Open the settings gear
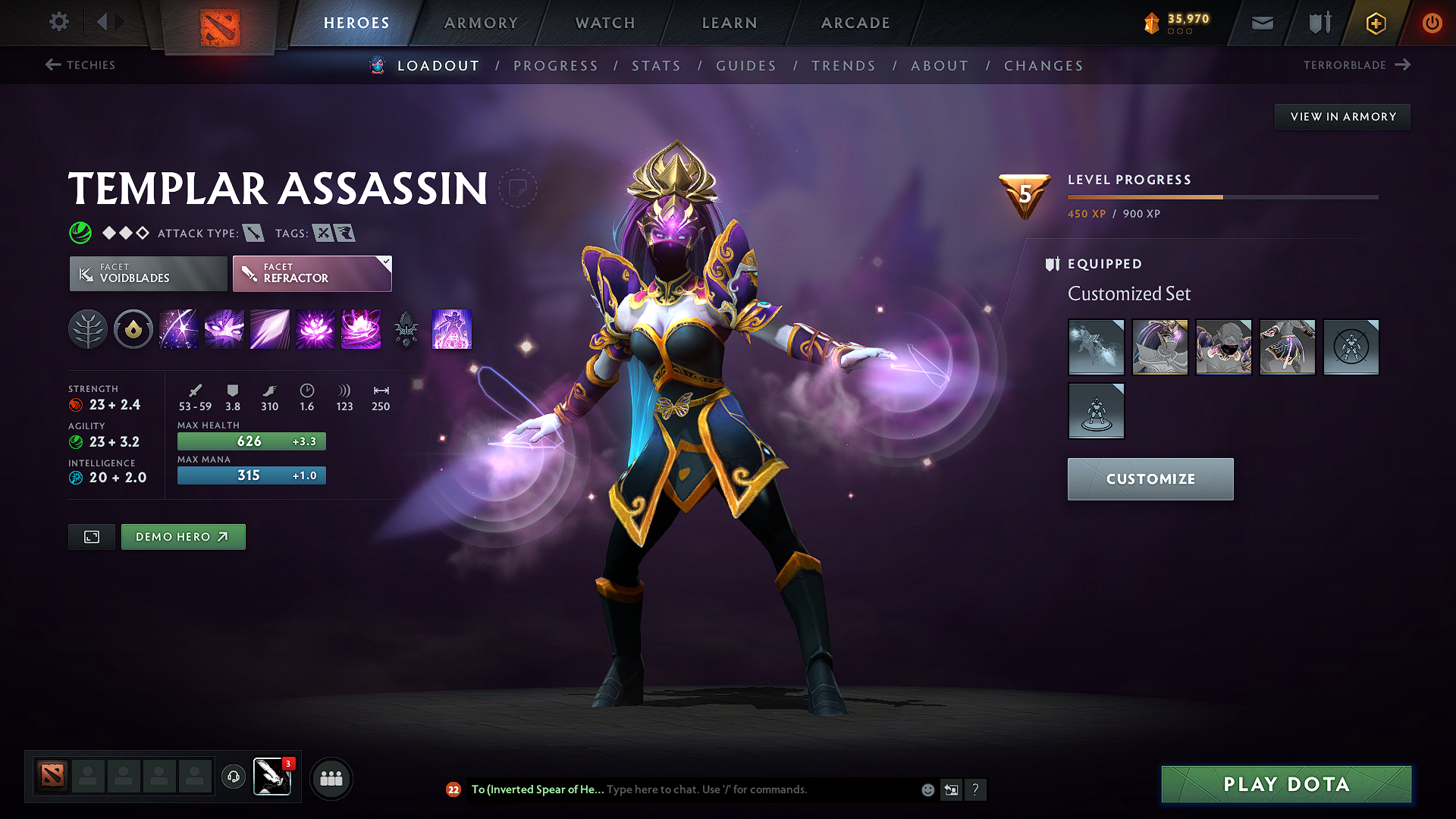The width and height of the screenshot is (1456, 819). coord(58,22)
